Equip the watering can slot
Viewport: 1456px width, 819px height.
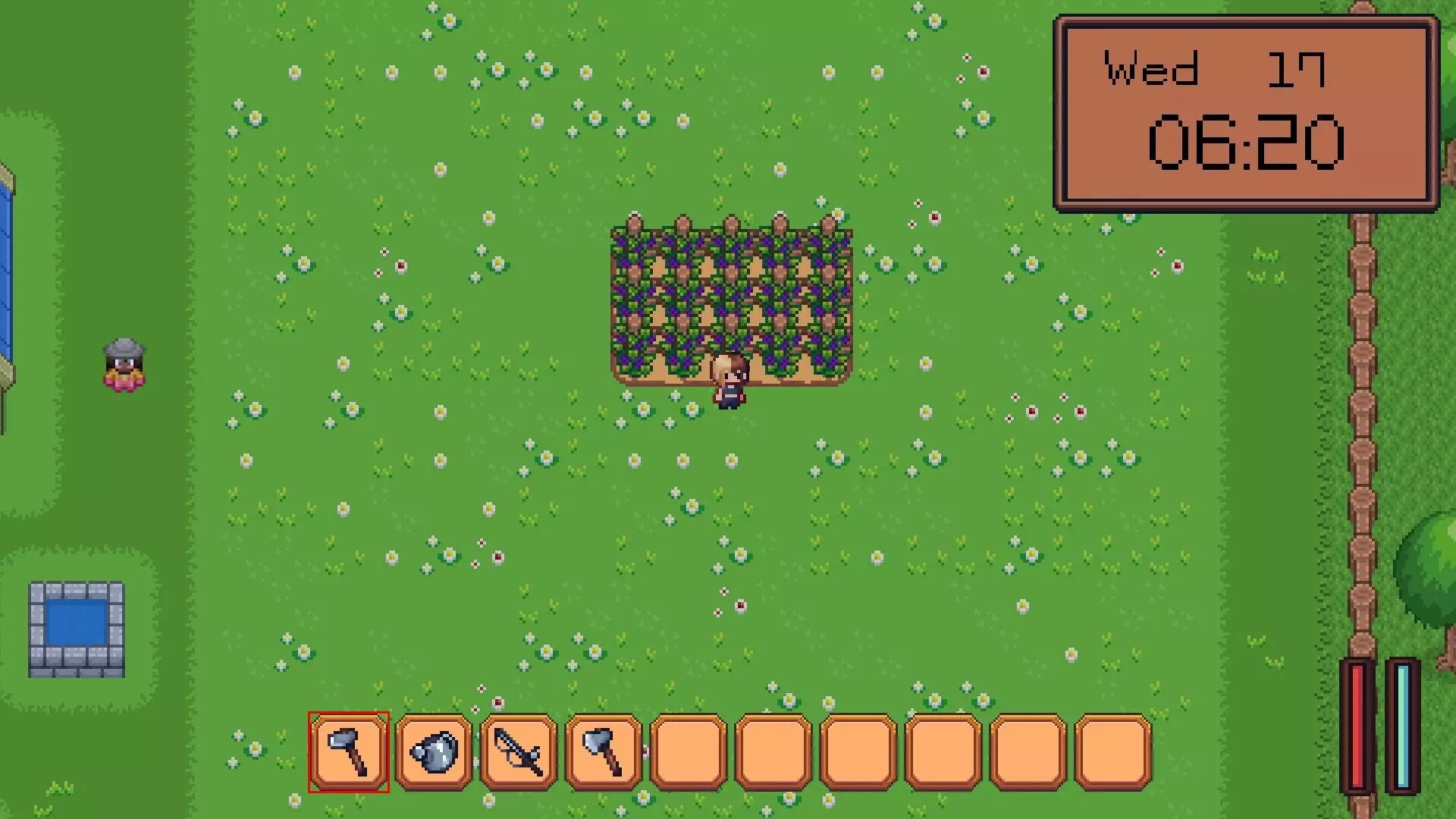(434, 752)
